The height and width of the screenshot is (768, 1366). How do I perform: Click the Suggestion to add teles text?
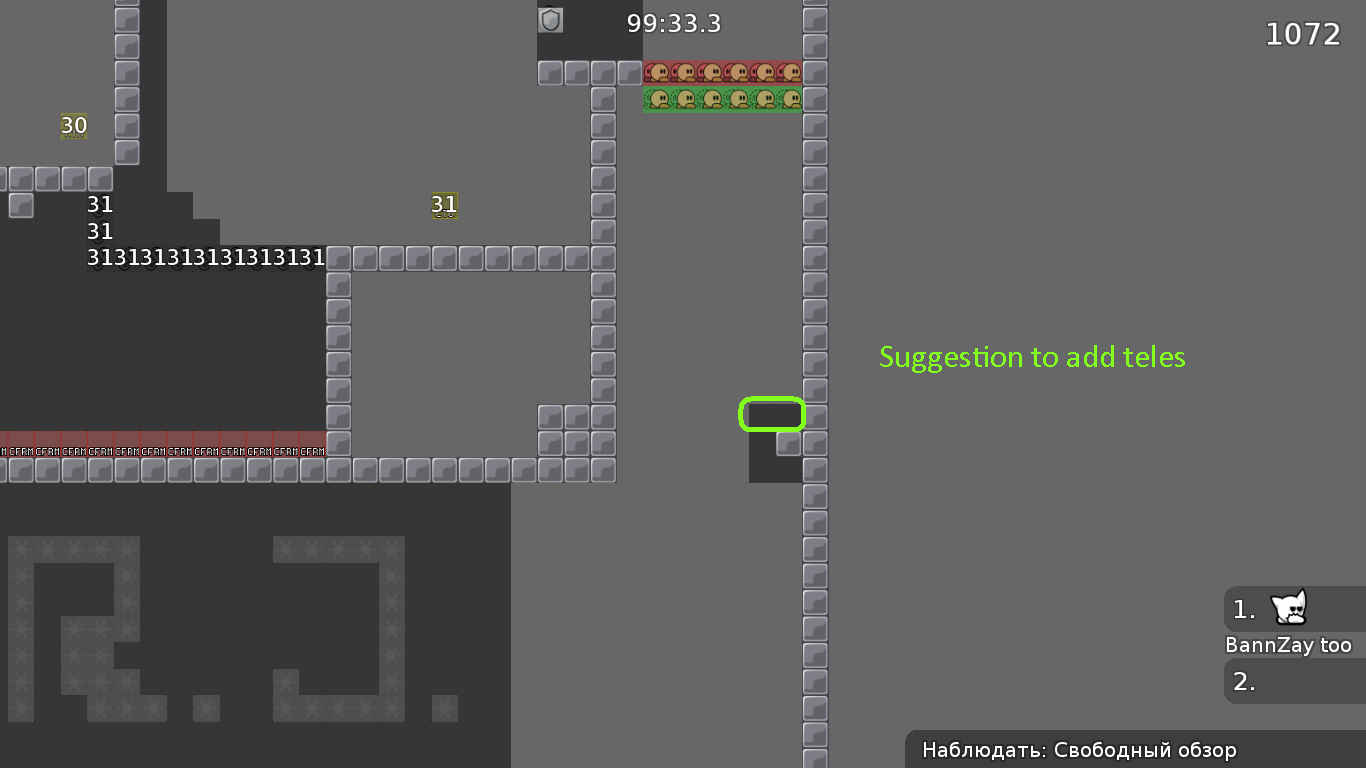click(1032, 357)
